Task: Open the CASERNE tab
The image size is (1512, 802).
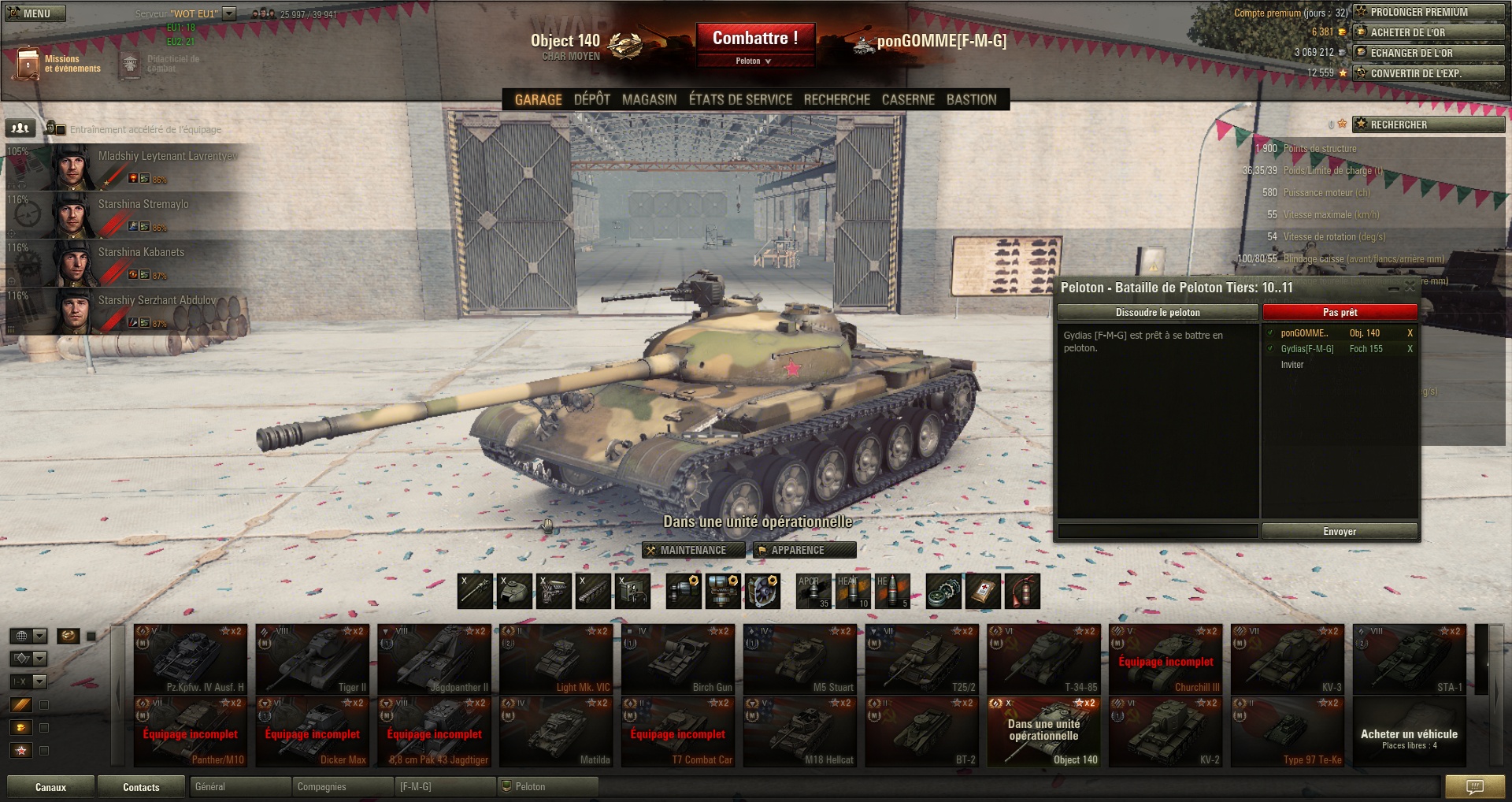Action: 908,100
